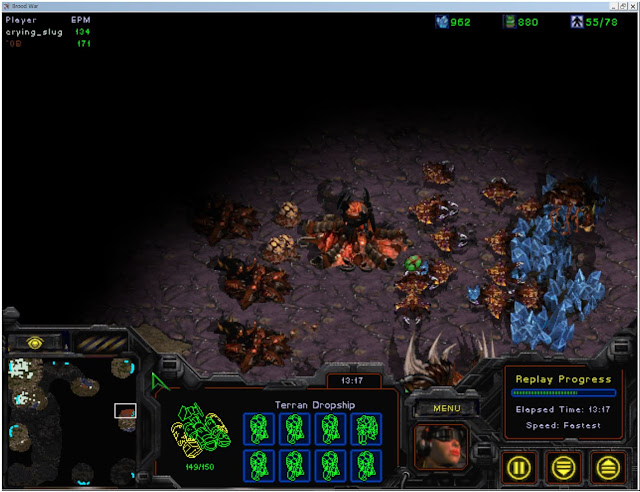Speed up the replay
The image size is (640, 492).
tap(606, 465)
